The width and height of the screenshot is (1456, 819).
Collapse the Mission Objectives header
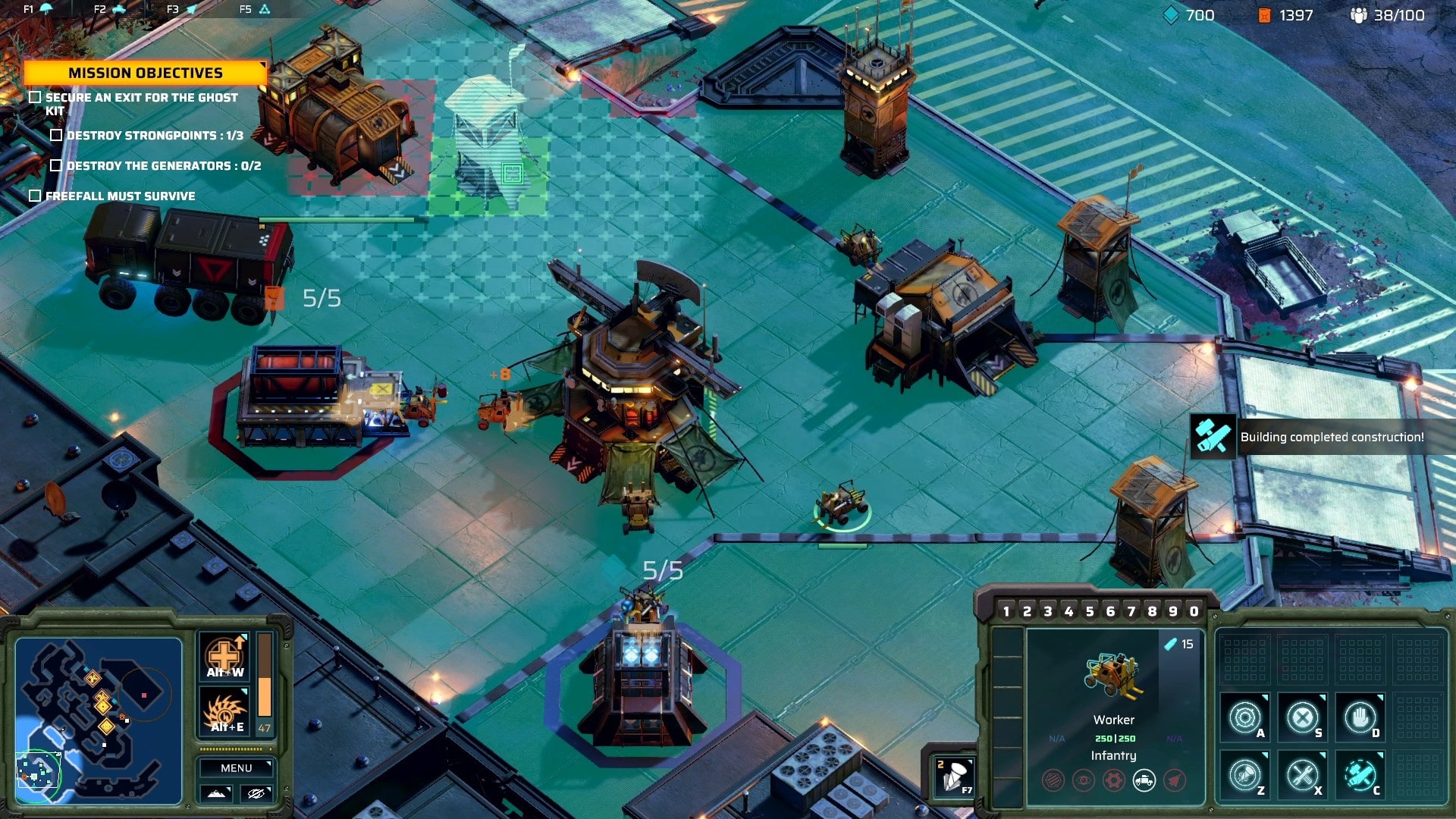[145, 73]
